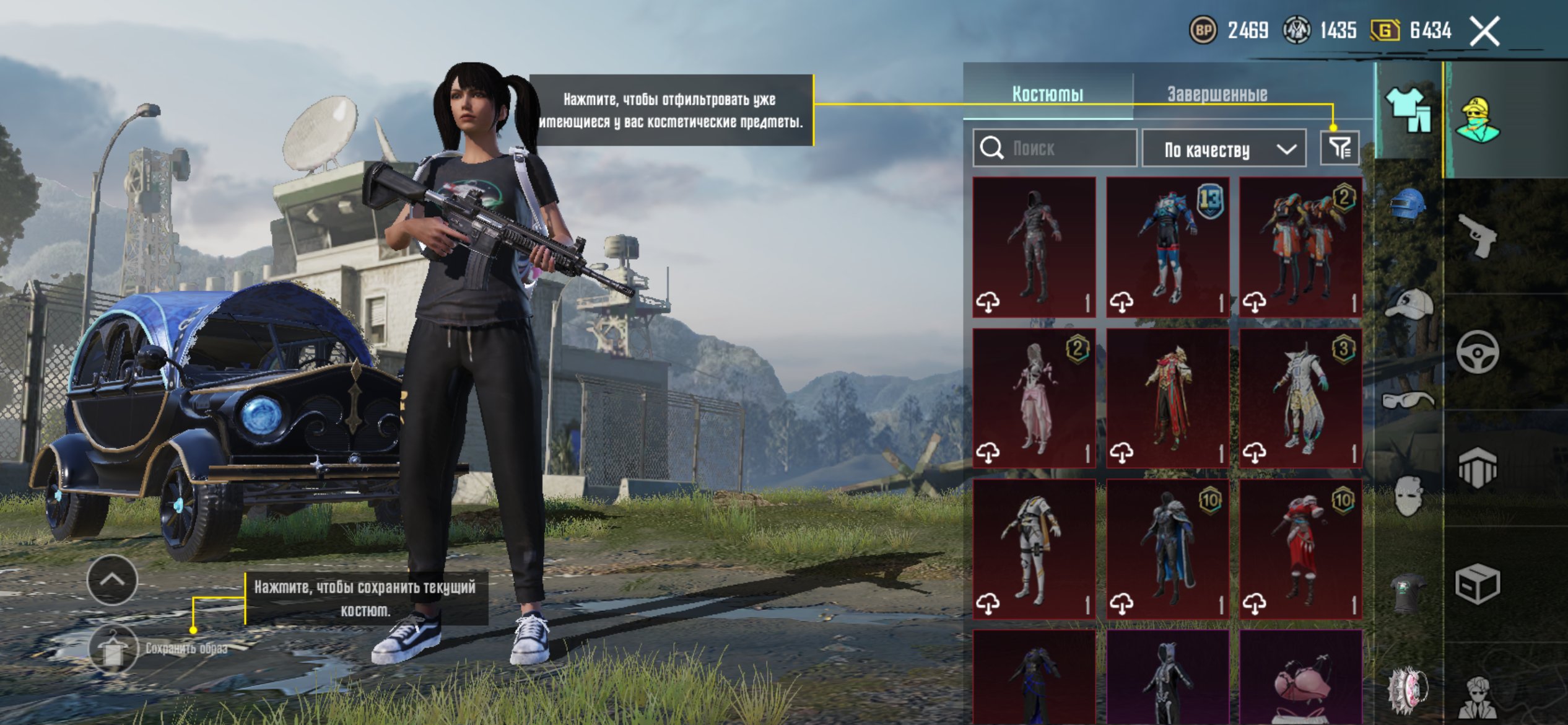Show the glasses category
Viewport: 1568px width, 725px height.
[1407, 400]
